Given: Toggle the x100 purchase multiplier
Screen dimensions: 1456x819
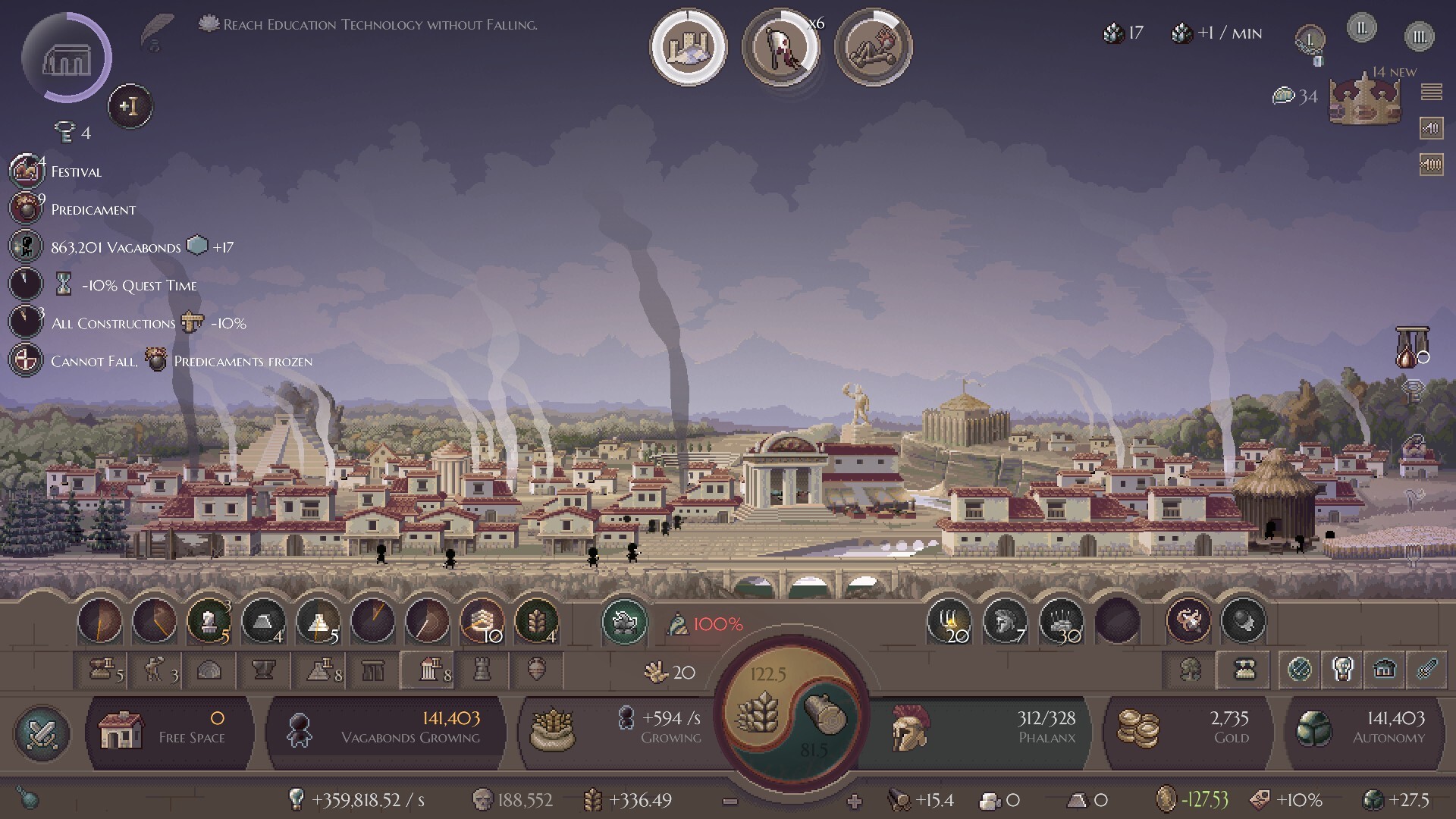Looking at the screenshot, I should point(1431,164).
